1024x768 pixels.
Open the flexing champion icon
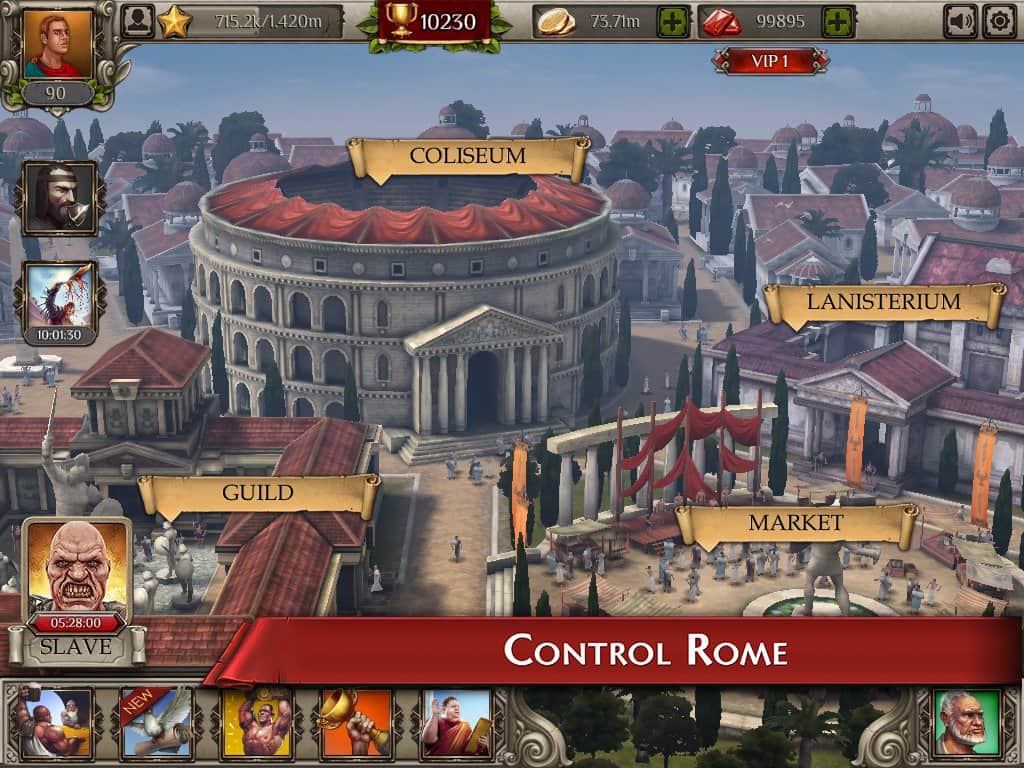(257, 722)
